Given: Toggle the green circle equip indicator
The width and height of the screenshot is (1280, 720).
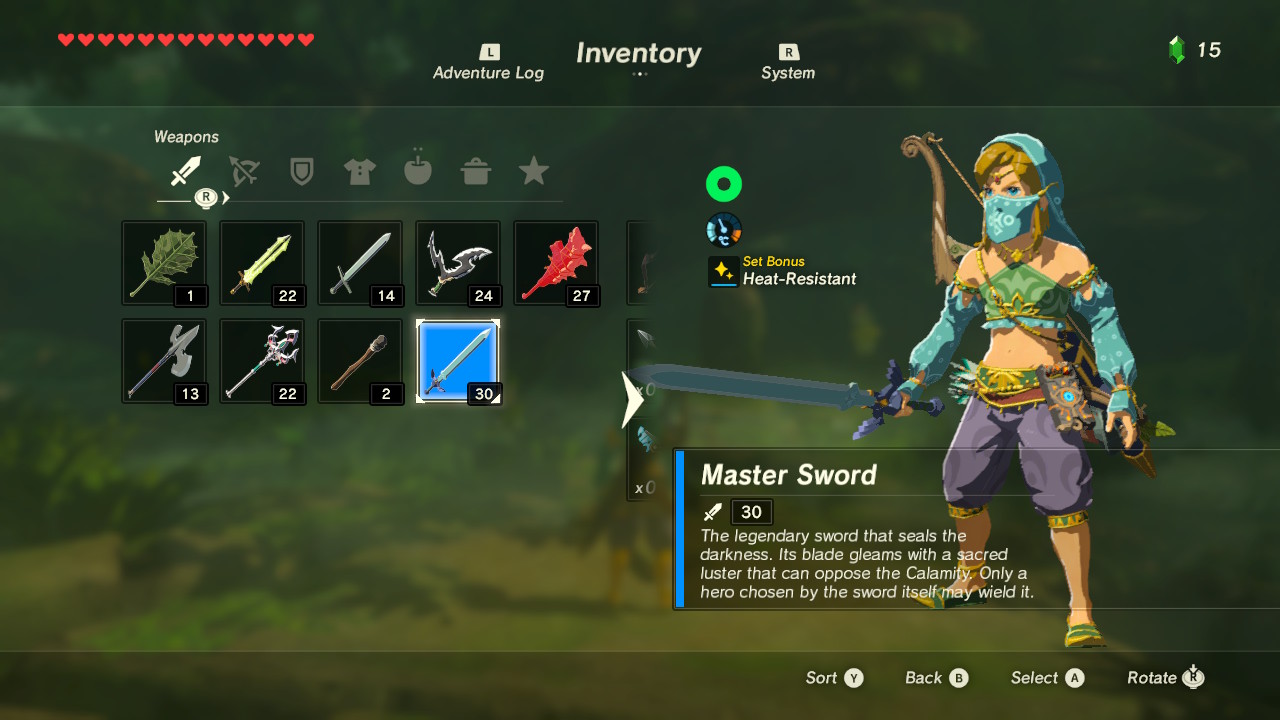Looking at the screenshot, I should click(x=723, y=184).
